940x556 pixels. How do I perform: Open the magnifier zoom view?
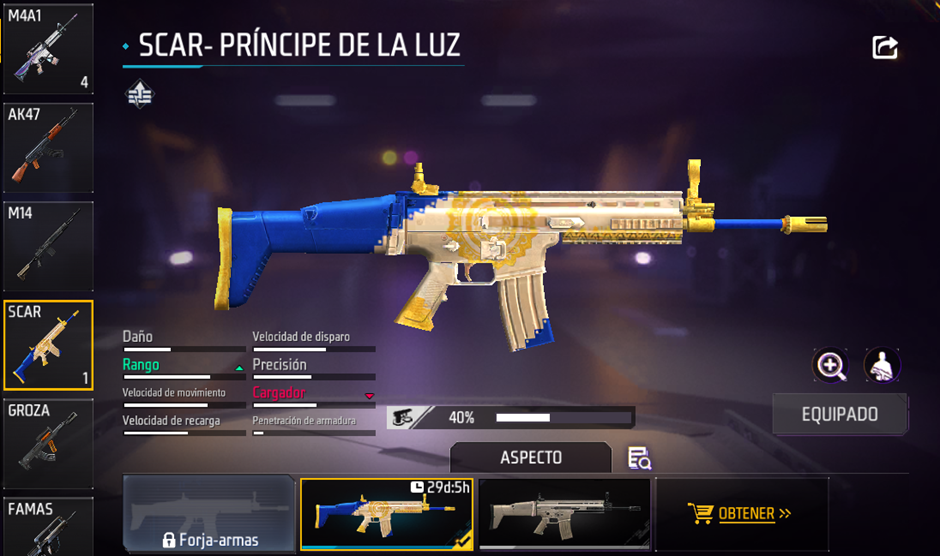click(x=831, y=365)
